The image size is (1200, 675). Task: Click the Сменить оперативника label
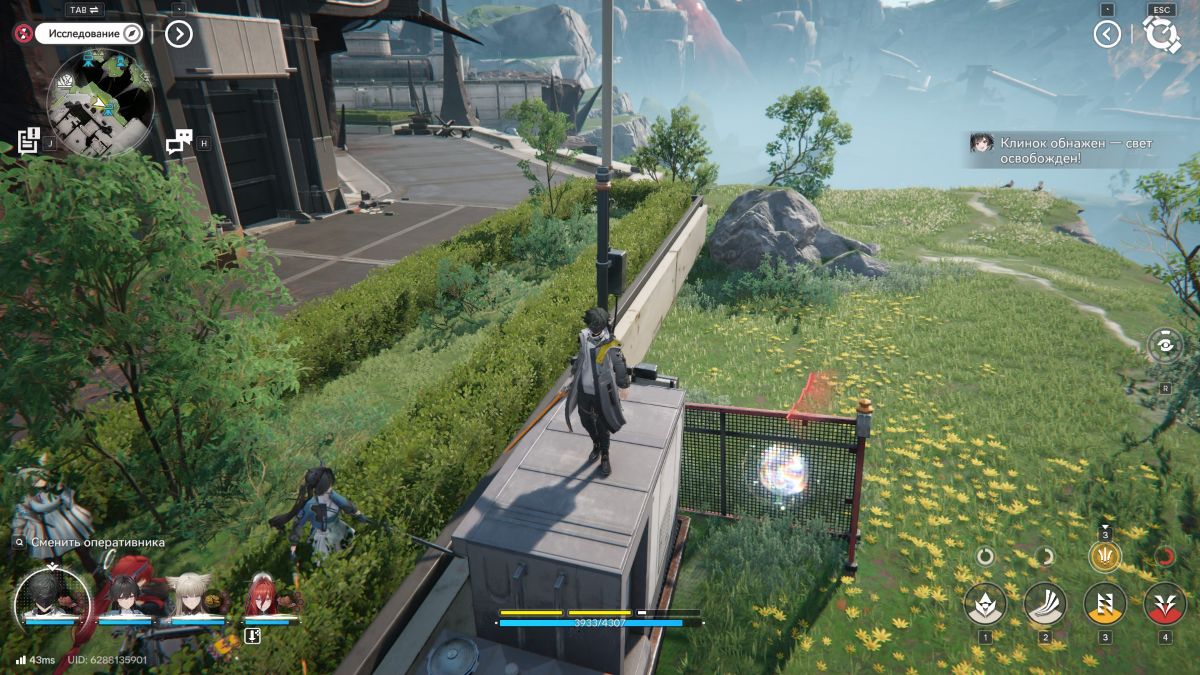click(x=96, y=543)
